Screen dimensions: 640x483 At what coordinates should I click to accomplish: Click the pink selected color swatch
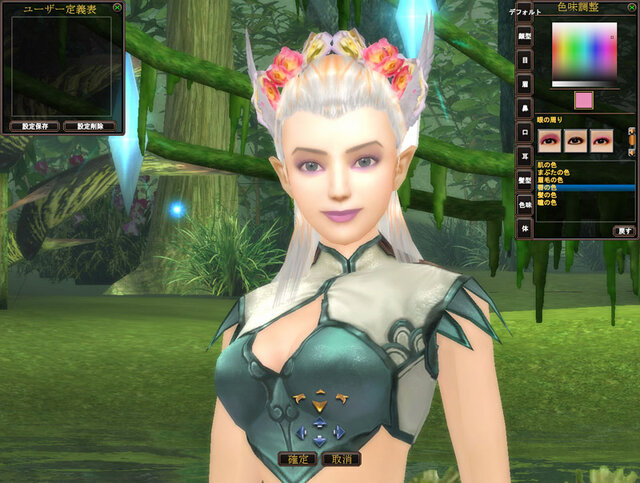(x=583, y=100)
